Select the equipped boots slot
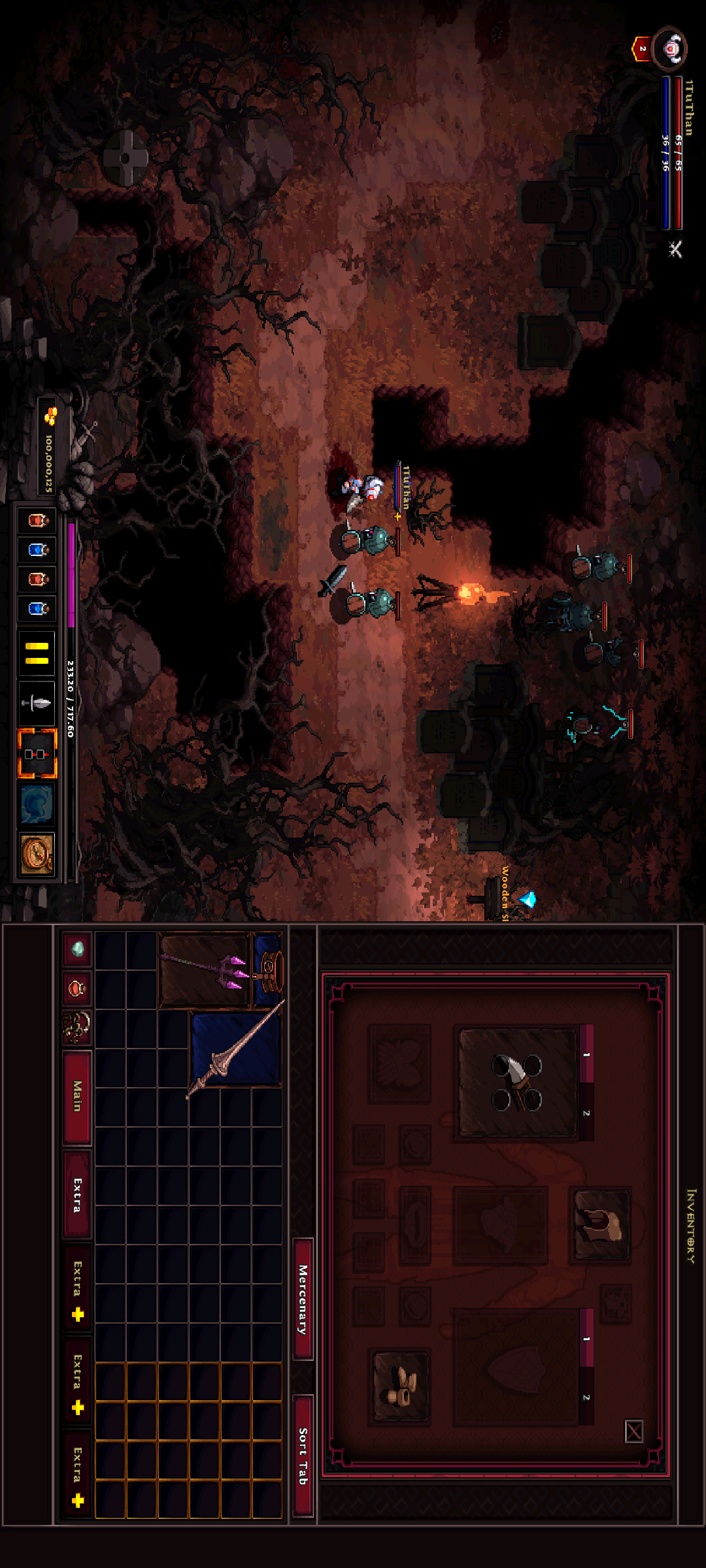Viewport: 706px width, 1568px height. click(401, 1386)
